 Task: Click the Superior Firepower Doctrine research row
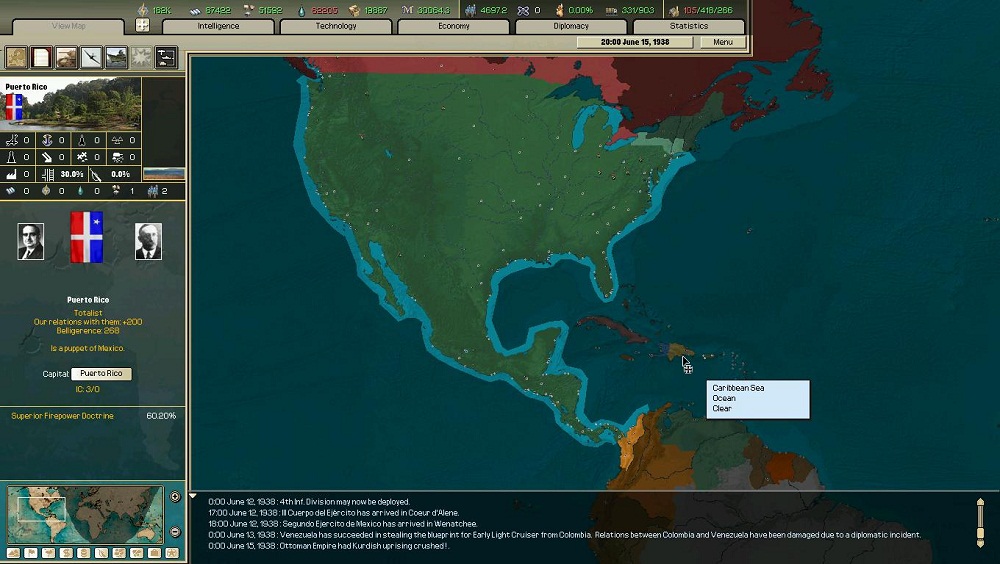coord(93,416)
